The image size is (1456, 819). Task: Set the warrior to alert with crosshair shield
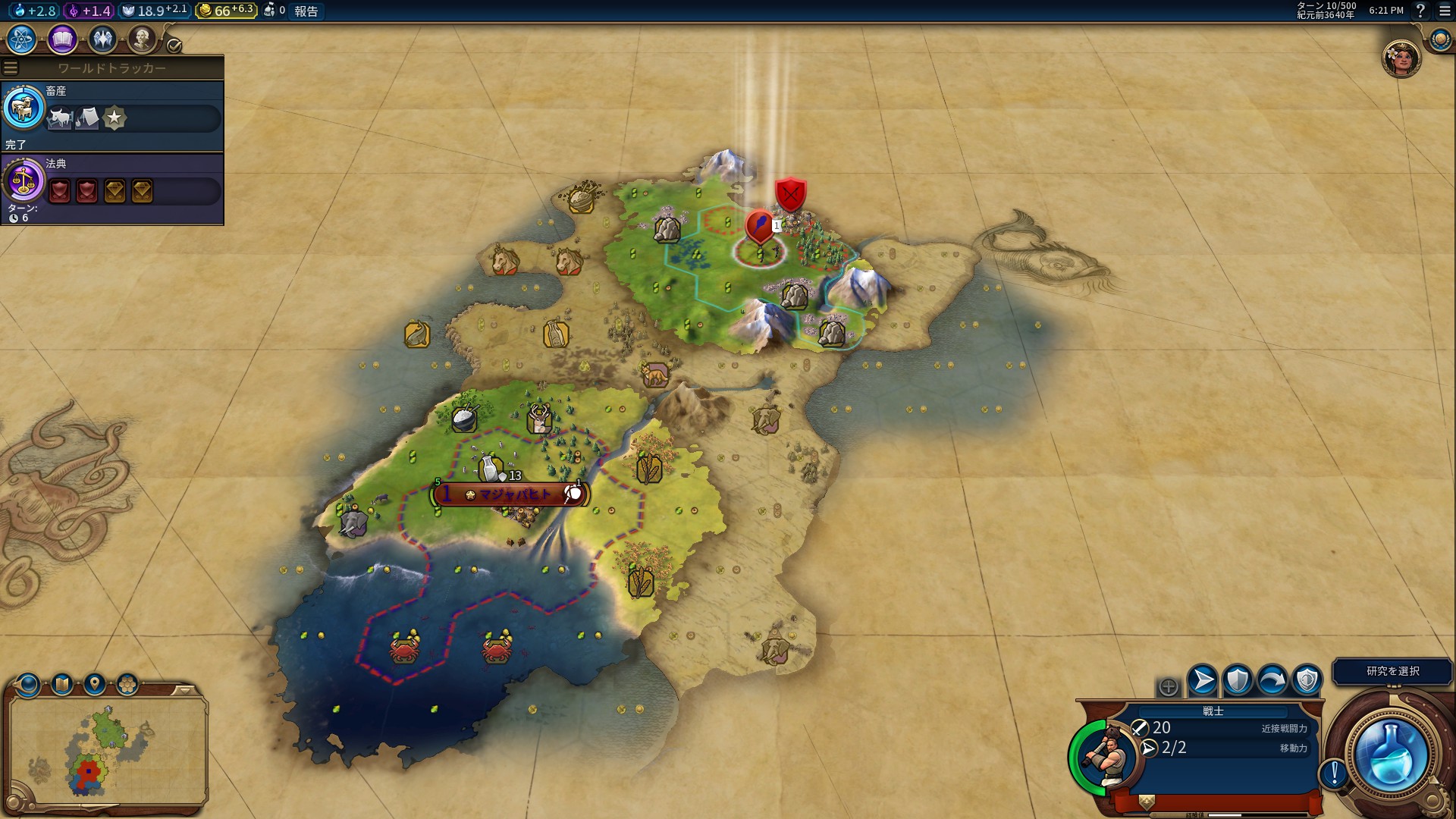tap(1307, 680)
